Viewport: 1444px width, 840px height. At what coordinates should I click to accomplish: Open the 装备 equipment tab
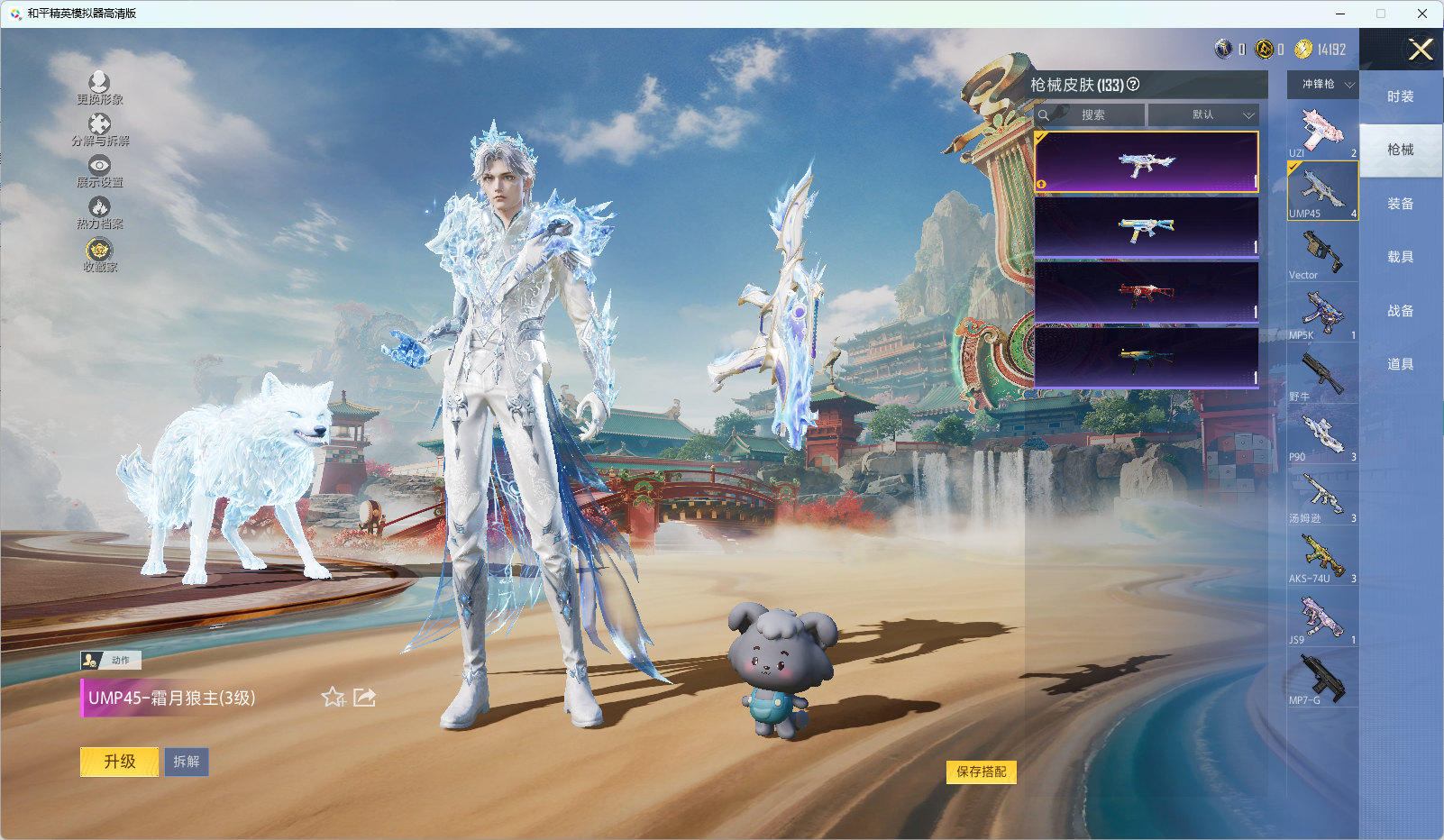[x=1400, y=204]
